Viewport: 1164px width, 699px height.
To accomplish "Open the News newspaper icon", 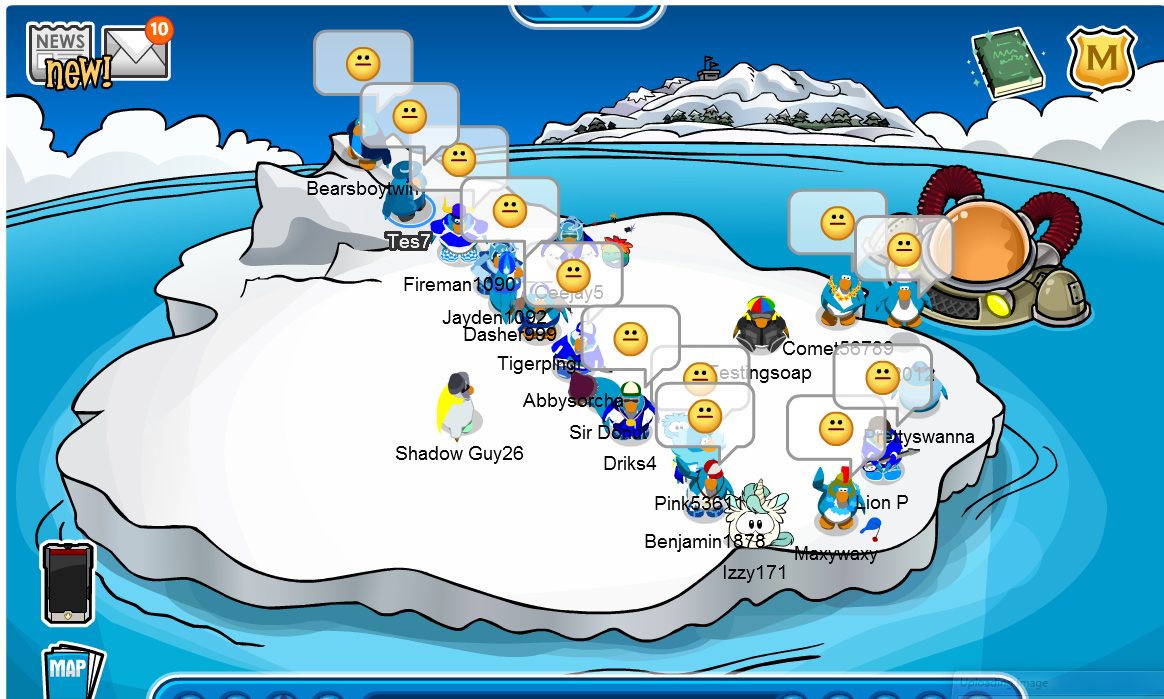I will [x=60, y=55].
